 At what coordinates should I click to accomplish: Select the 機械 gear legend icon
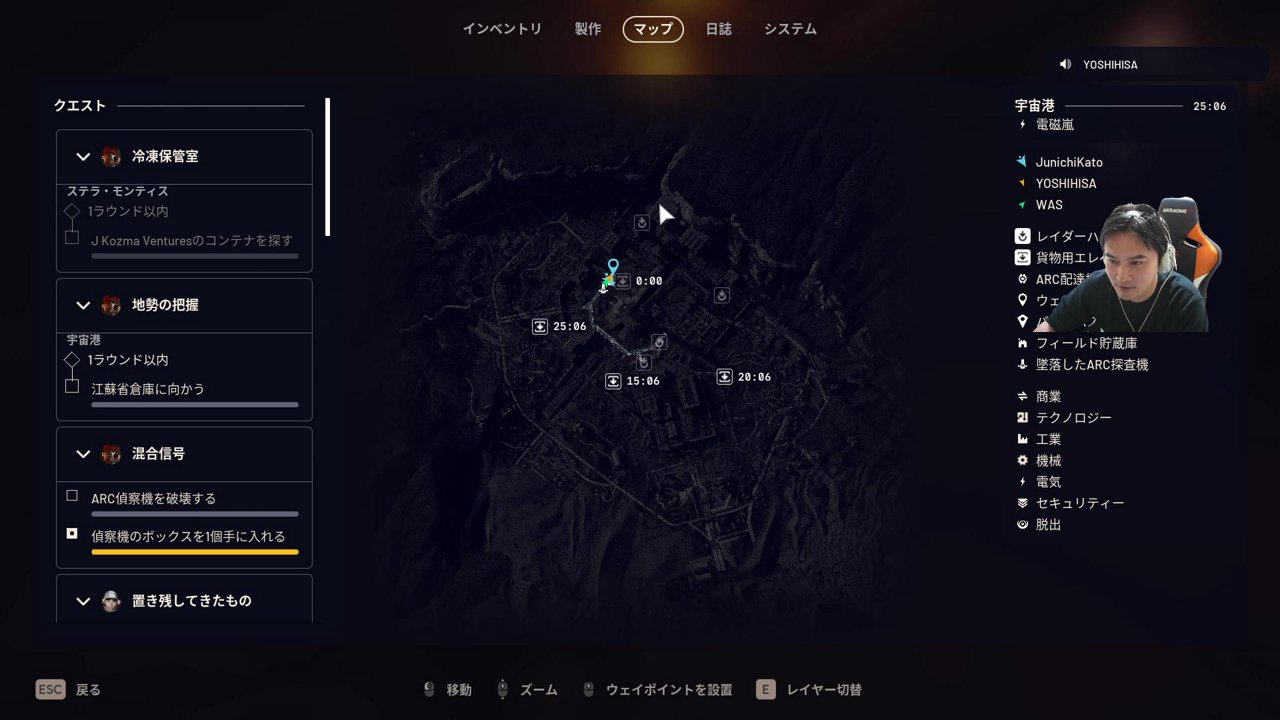[1022, 460]
